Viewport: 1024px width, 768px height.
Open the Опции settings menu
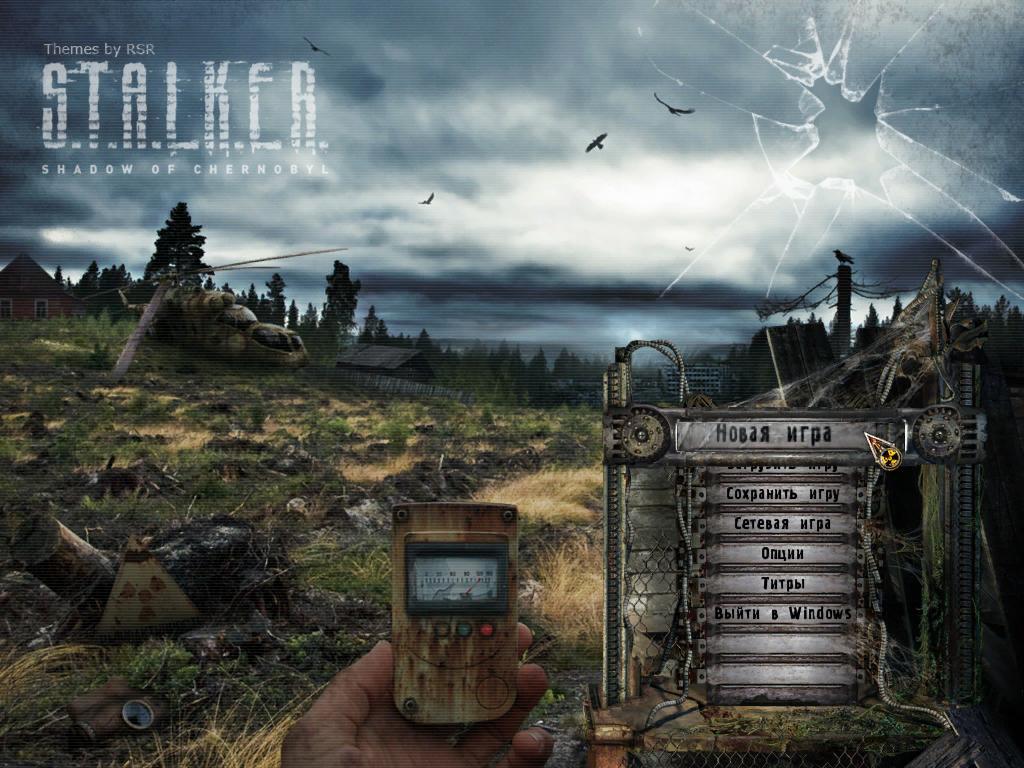click(x=782, y=553)
